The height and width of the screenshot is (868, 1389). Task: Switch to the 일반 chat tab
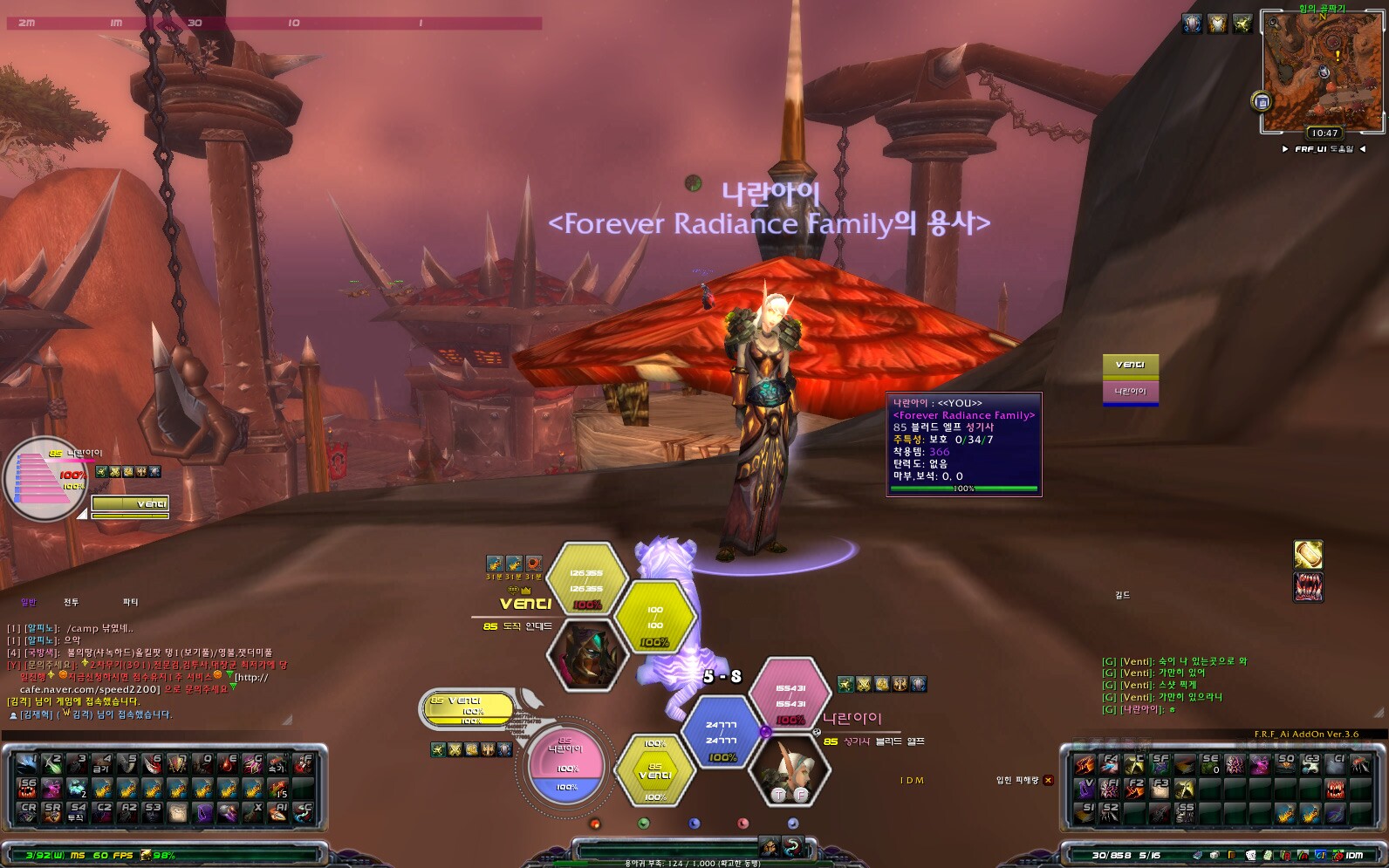(x=28, y=602)
